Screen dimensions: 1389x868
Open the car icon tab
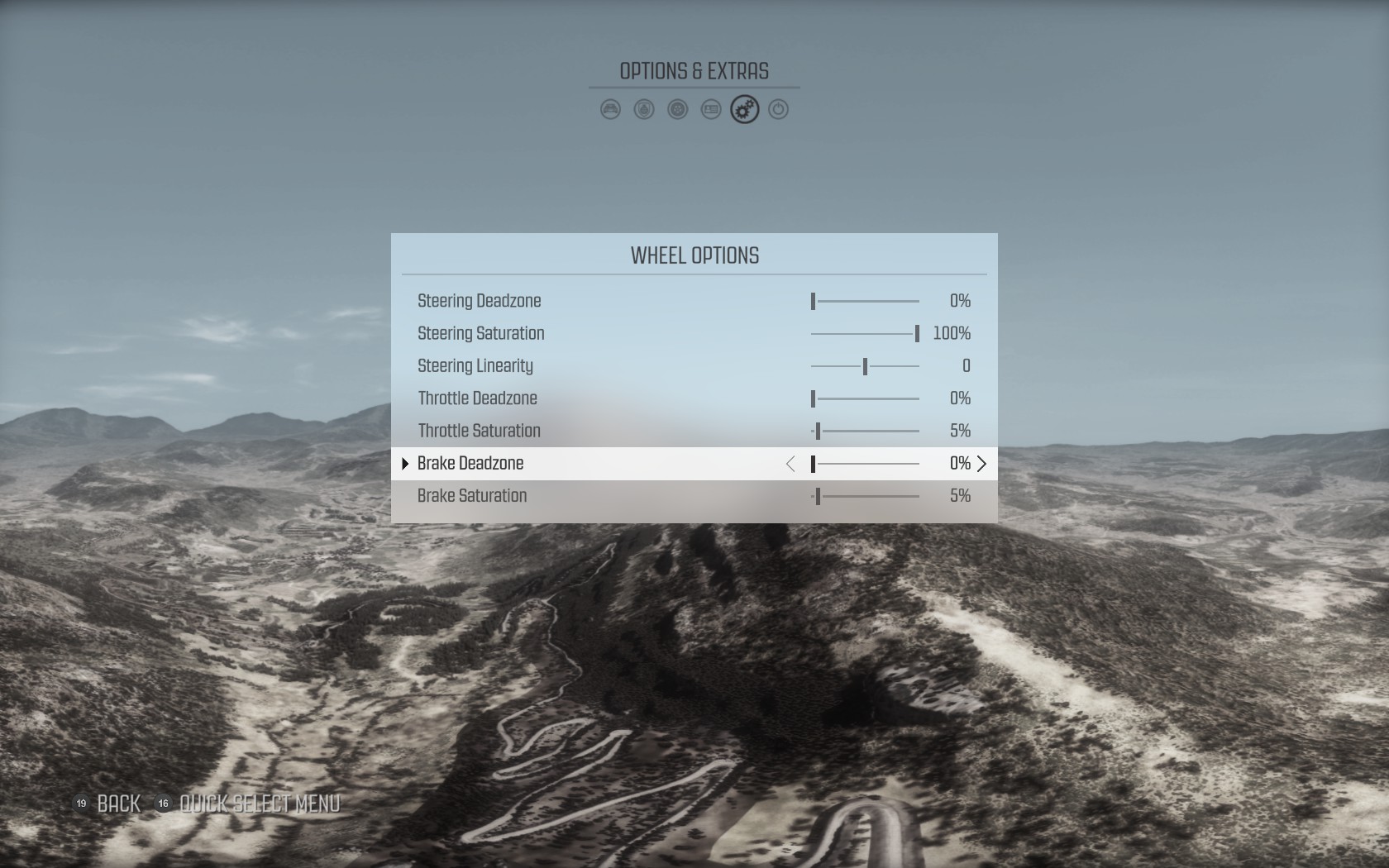(x=610, y=109)
